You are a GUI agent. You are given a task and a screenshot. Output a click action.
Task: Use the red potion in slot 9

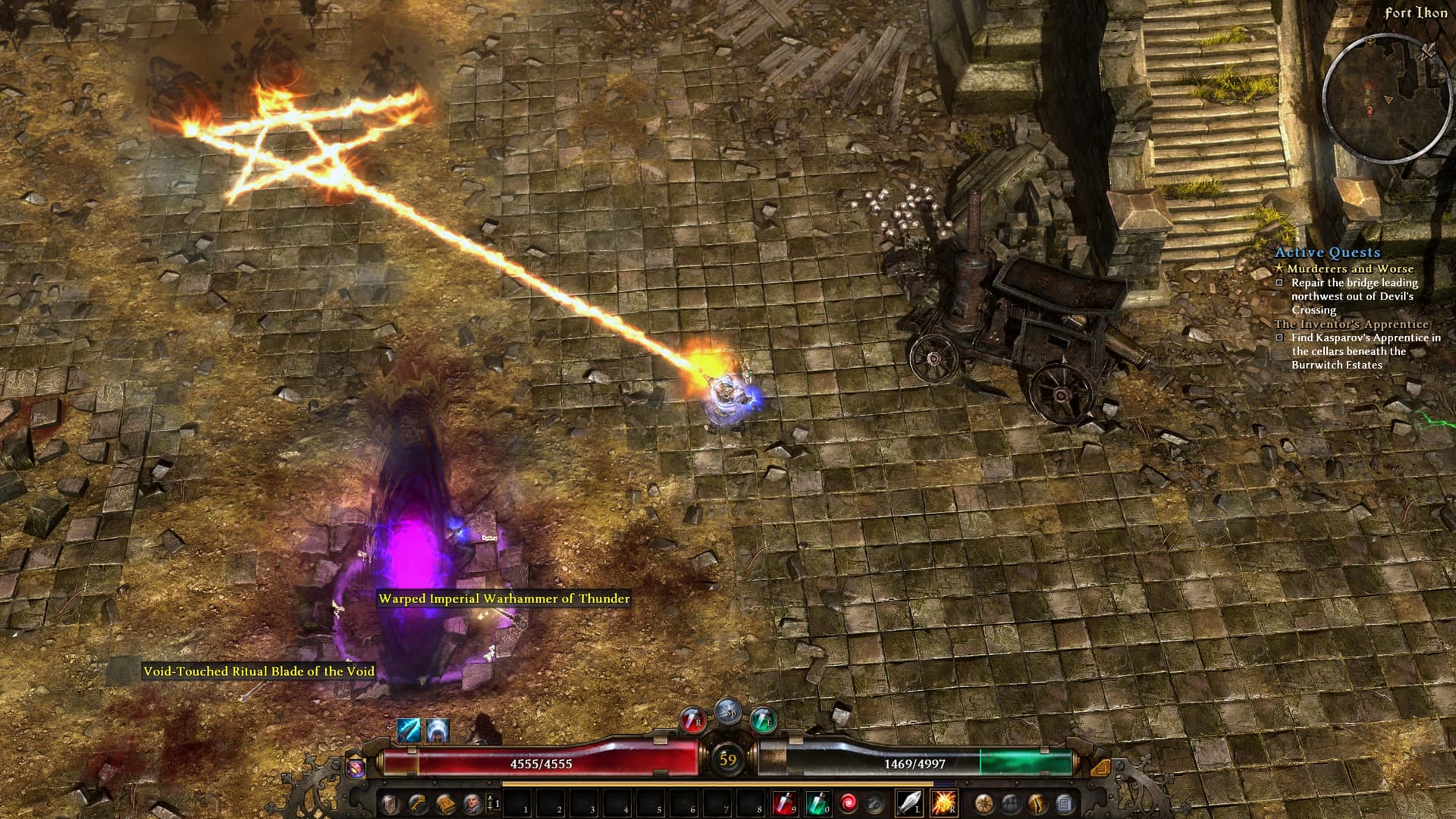coord(784,802)
